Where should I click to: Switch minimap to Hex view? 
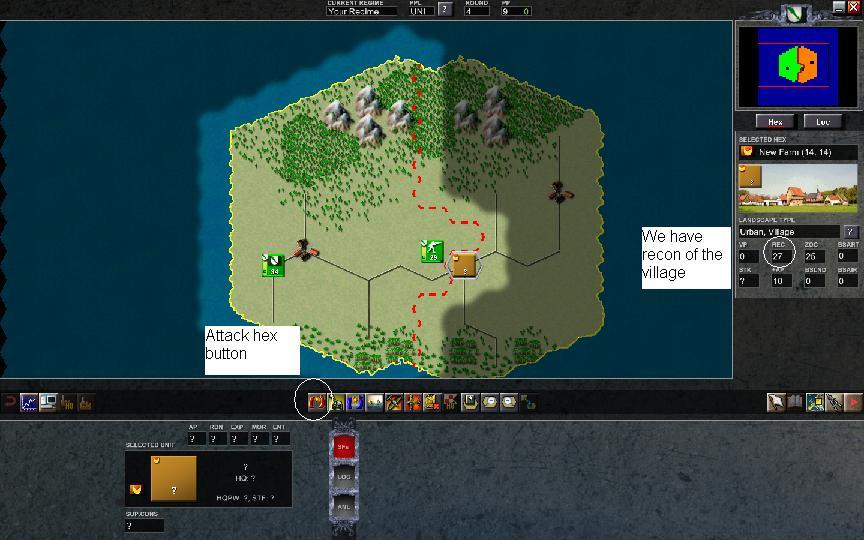pyautogui.click(x=776, y=121)
